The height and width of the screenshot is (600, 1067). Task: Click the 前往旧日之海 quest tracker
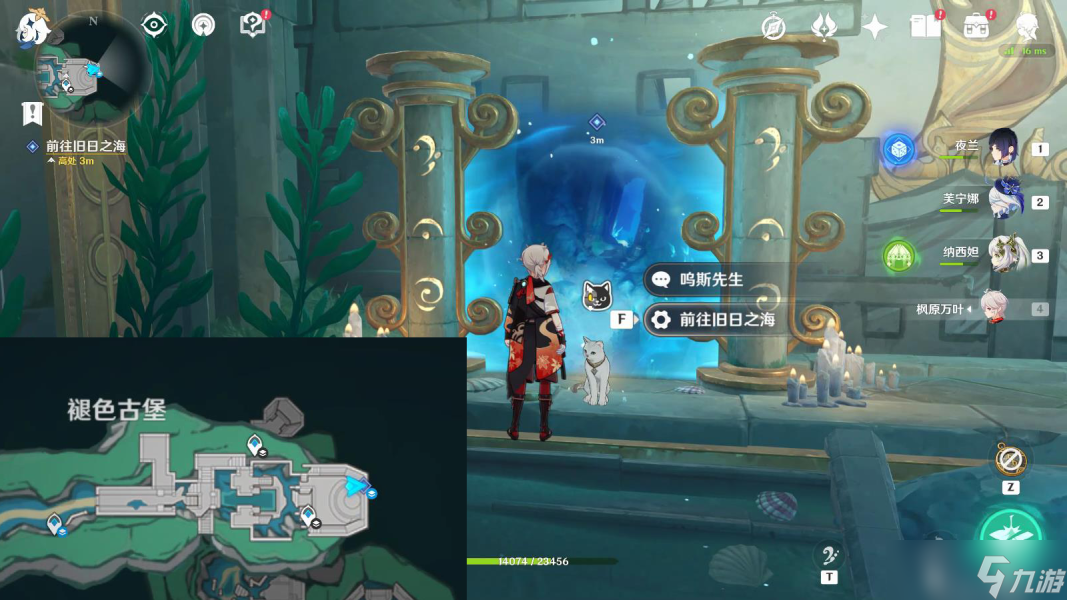(86, 146)
